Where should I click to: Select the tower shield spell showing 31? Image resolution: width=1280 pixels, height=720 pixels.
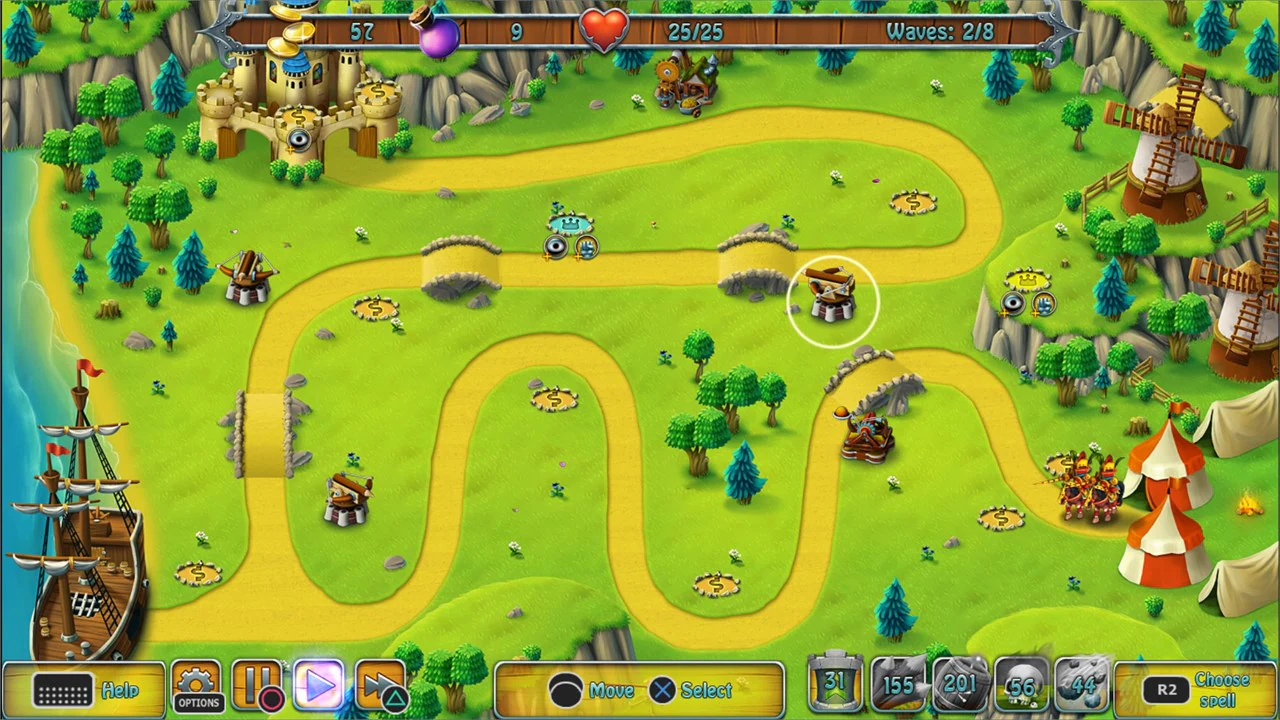tap(835, 686)
